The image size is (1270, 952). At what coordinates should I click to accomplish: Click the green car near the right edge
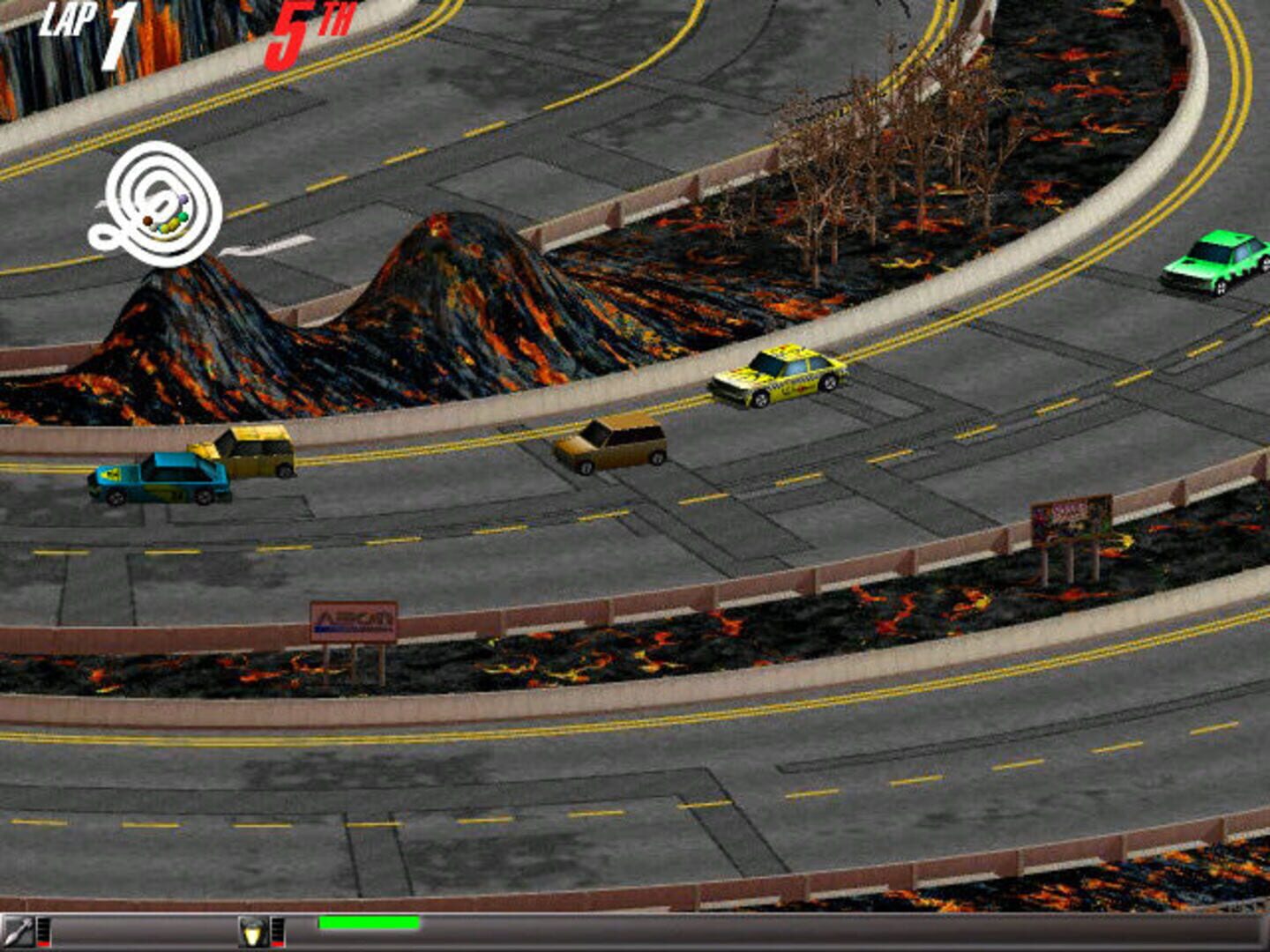(x=1214, y=264)
